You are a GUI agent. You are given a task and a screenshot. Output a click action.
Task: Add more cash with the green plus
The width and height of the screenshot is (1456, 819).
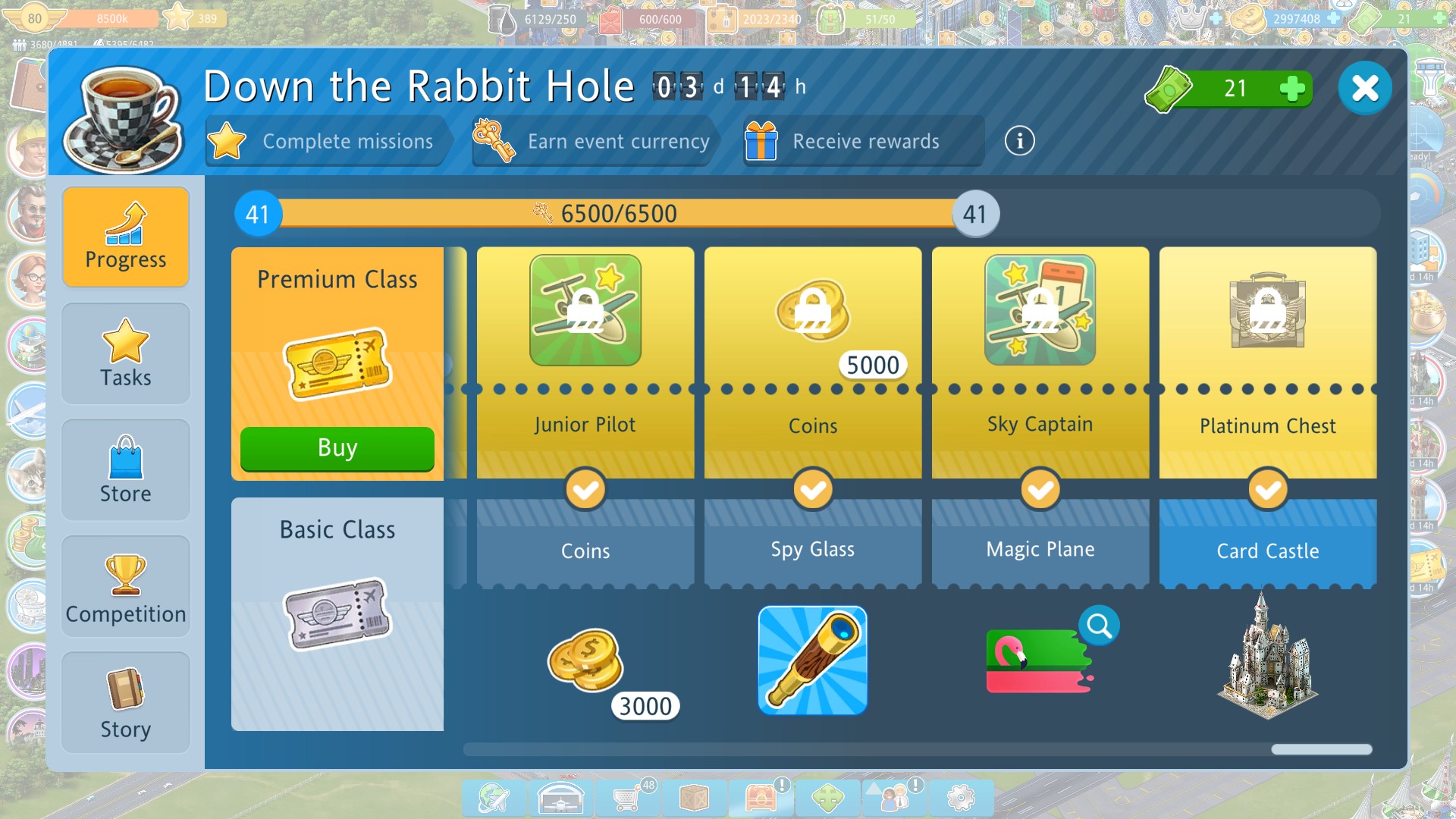click(x=1291, y=88)
